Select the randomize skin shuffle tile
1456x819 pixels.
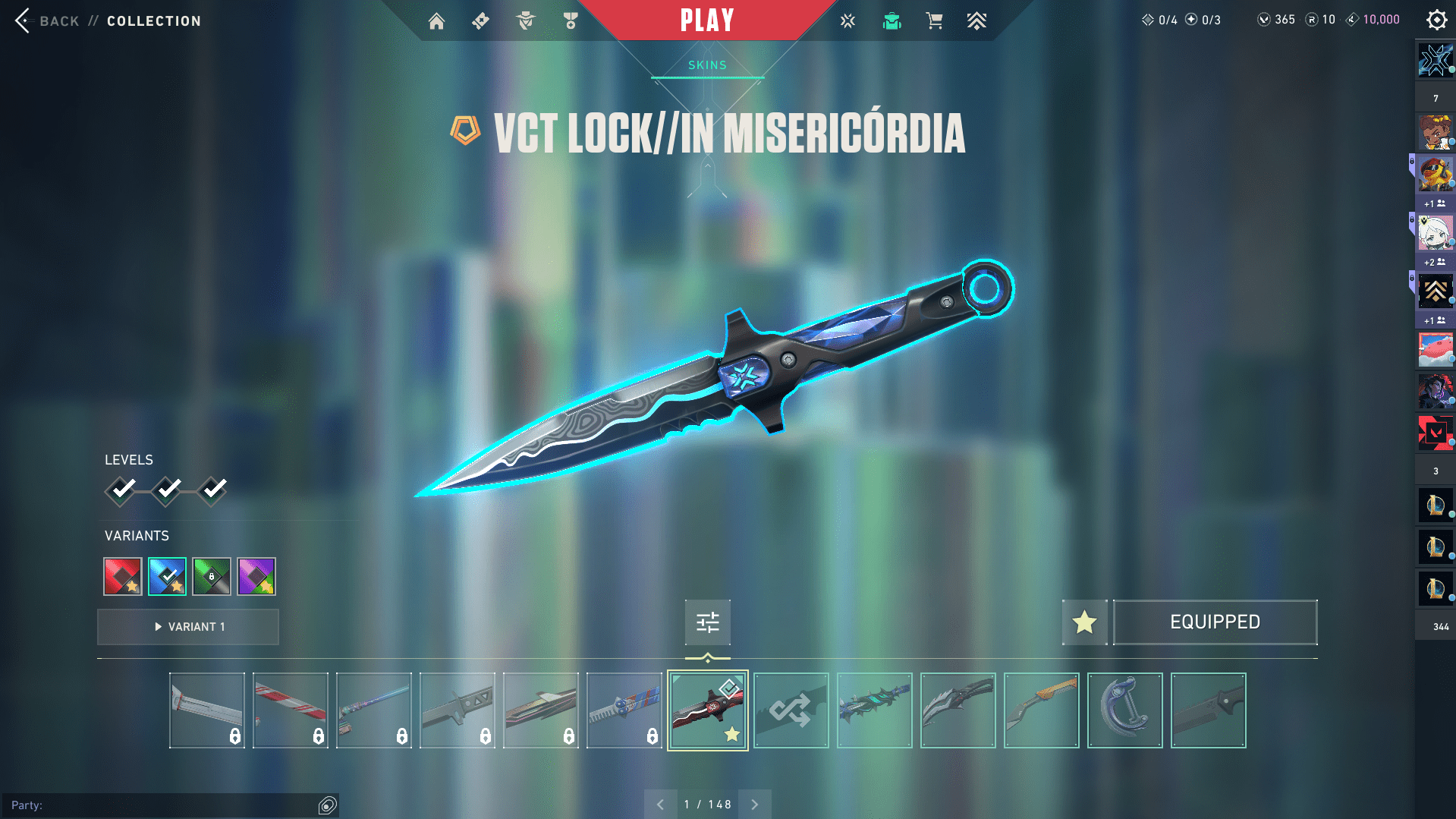(x=791, y=710)
